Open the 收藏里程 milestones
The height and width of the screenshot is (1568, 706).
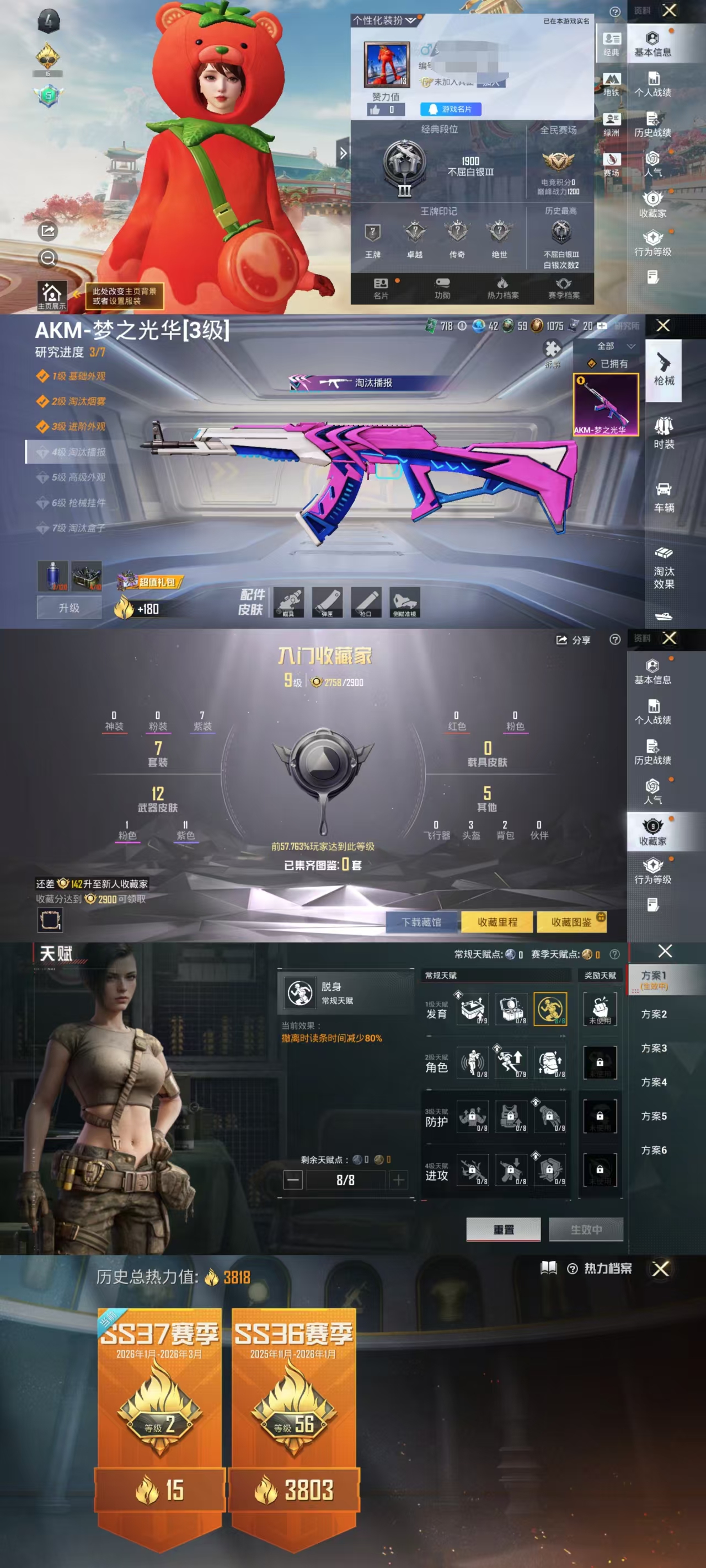click(497, 922)
